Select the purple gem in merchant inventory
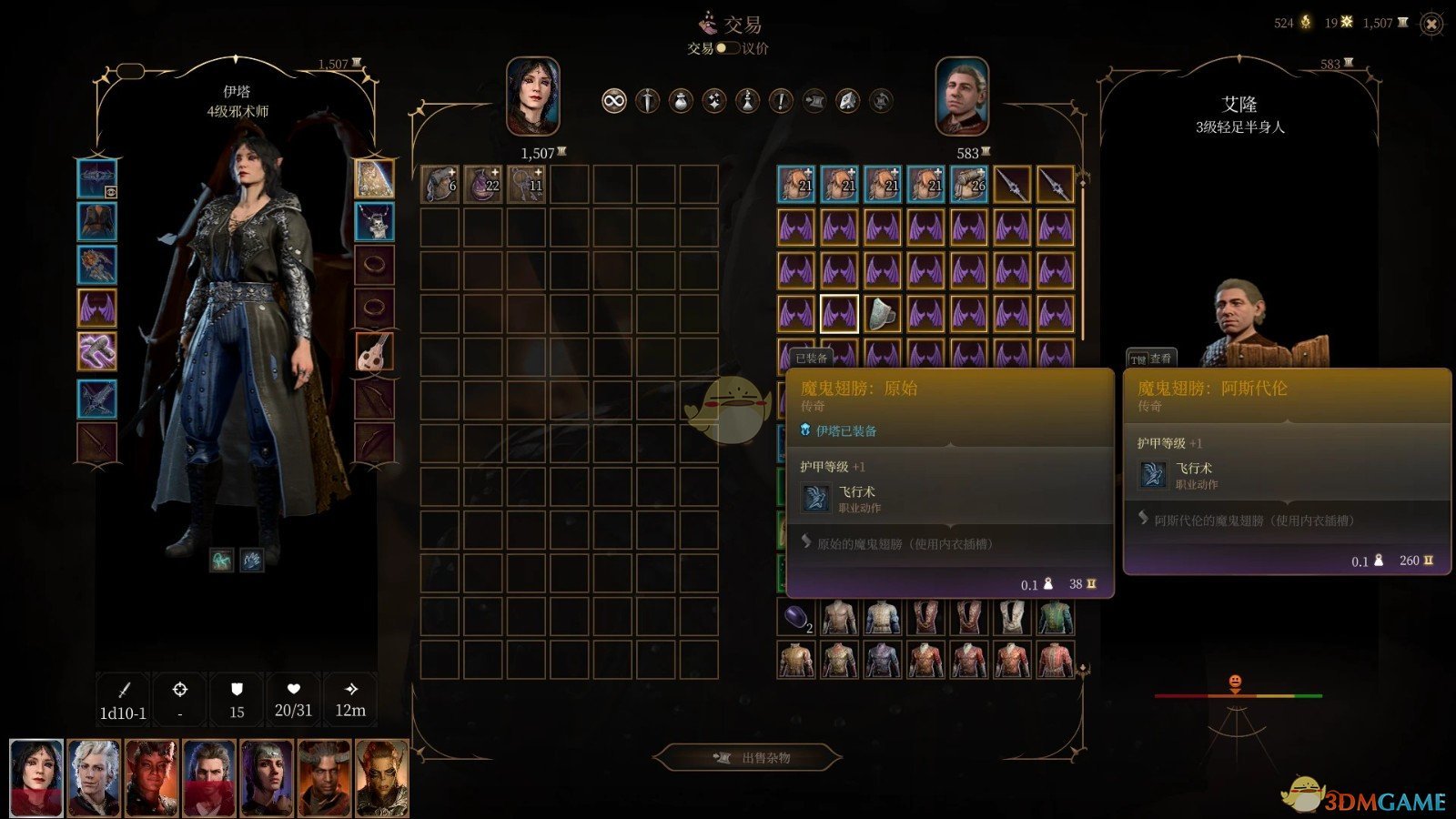Image resolution: width=1456 pixels, height=819 pixels. click(x=796, y=618)
